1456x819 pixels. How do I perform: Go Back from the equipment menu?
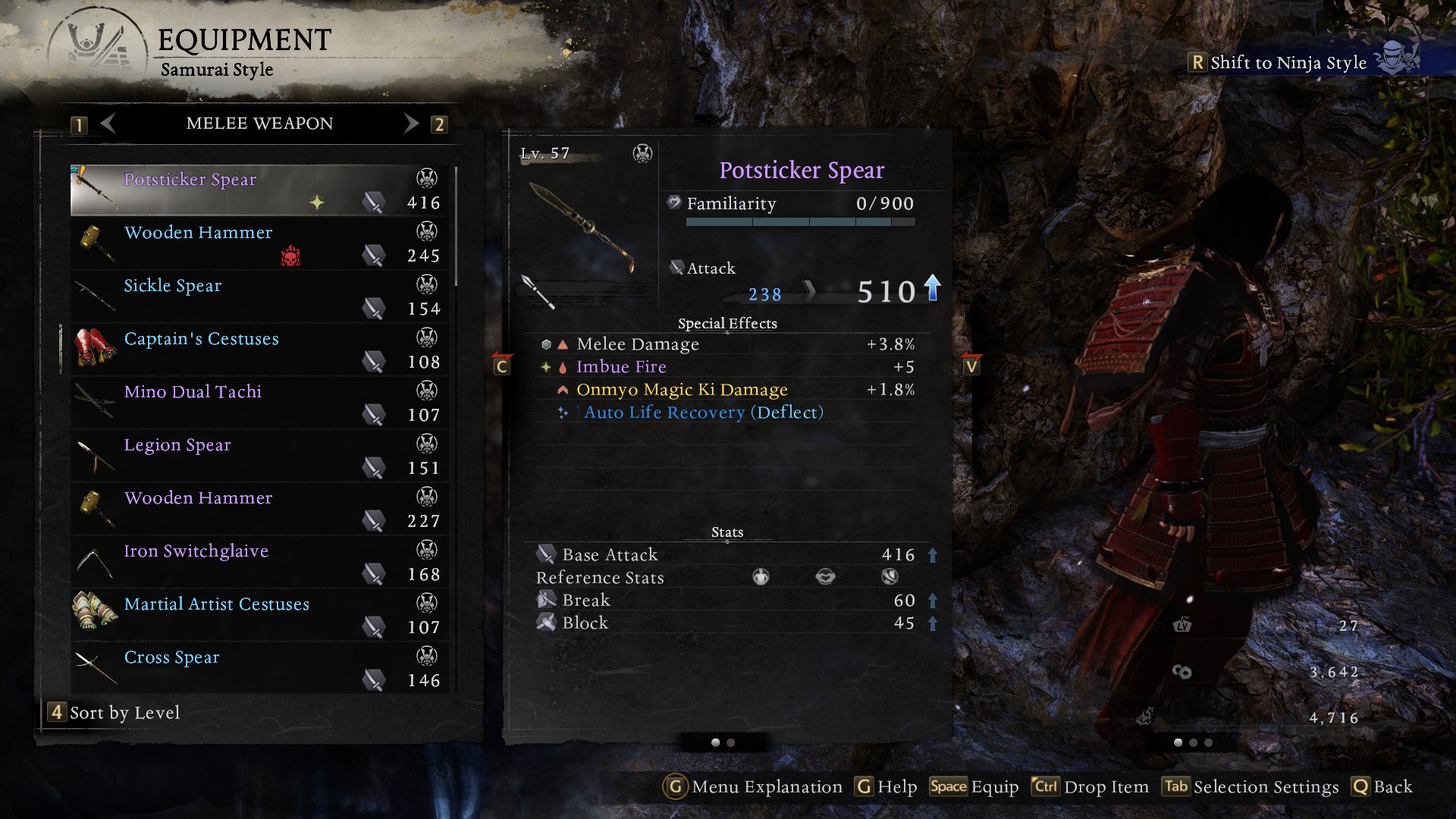[x=1382, y=787]
